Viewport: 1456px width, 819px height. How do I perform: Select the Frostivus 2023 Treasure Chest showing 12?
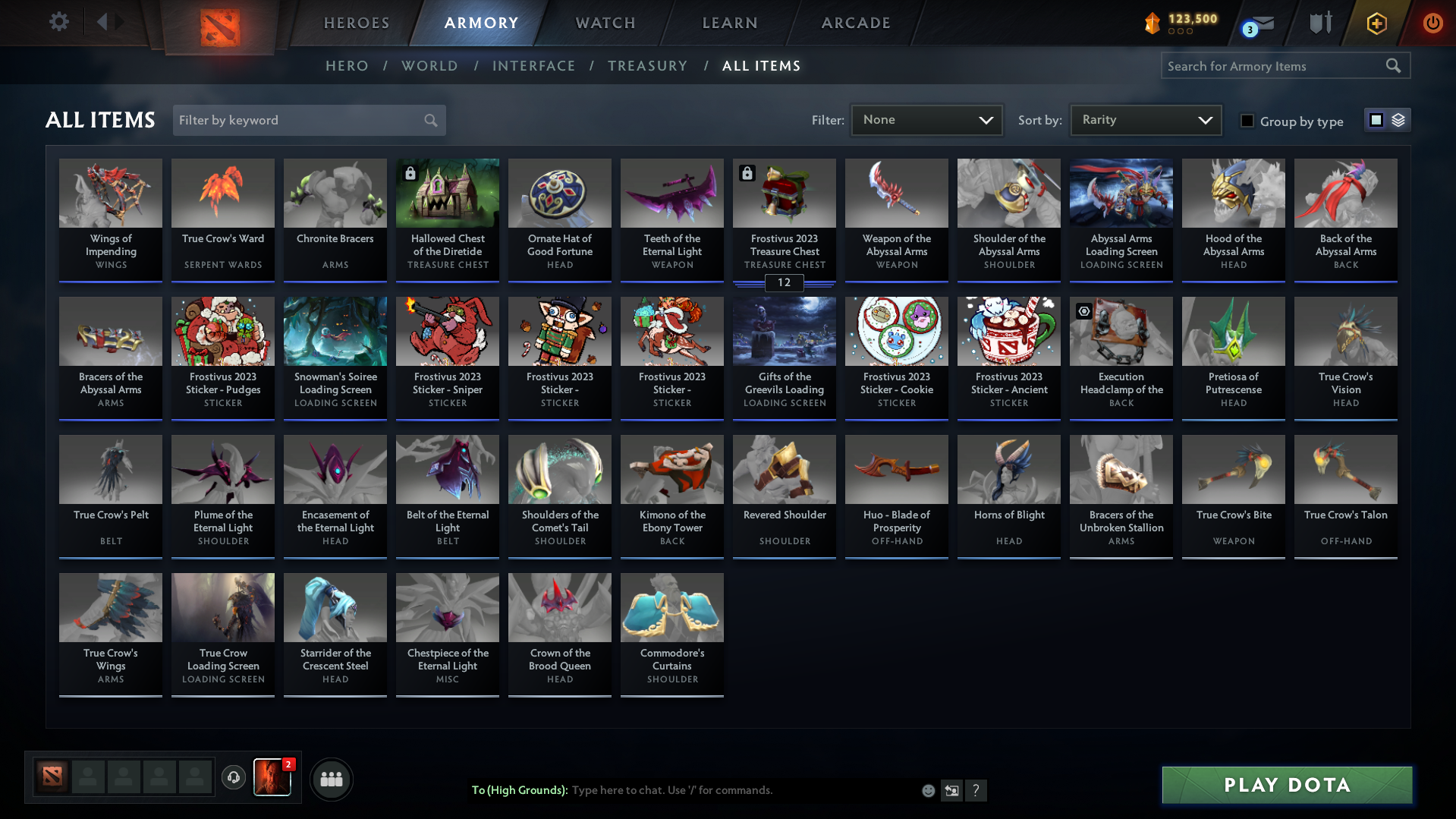click(x=784, y=220)
